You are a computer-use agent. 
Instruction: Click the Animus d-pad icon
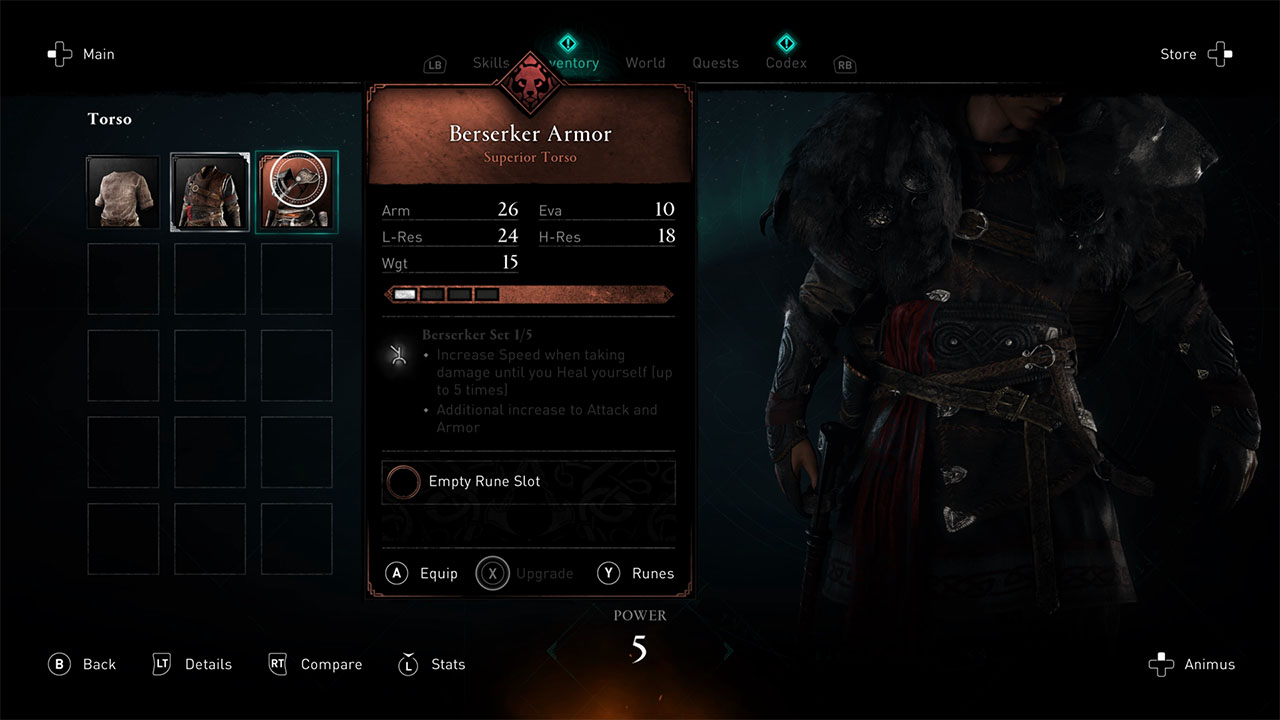coord(1161,664)
